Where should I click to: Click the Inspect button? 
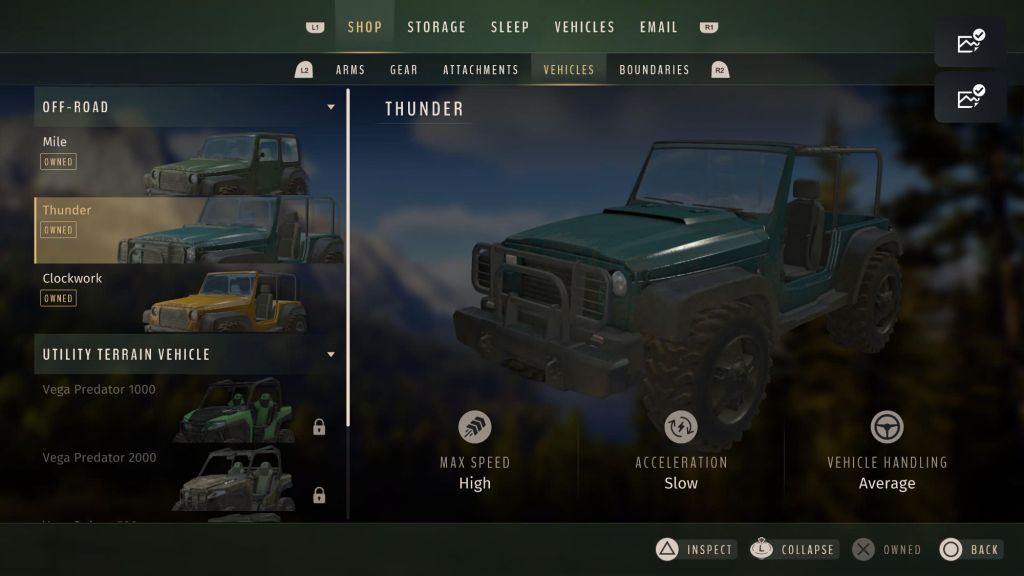(x=696, y=549)
